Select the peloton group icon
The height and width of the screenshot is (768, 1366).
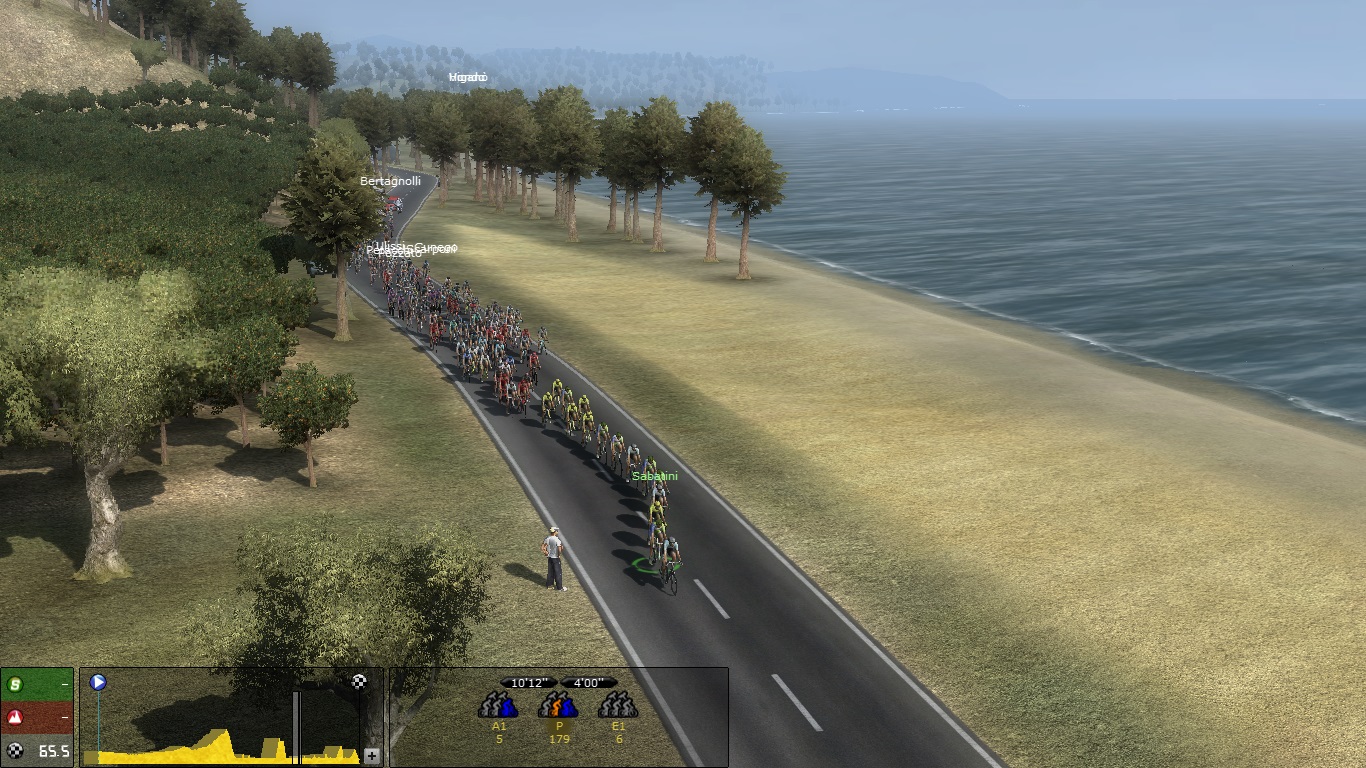[558, 706]
